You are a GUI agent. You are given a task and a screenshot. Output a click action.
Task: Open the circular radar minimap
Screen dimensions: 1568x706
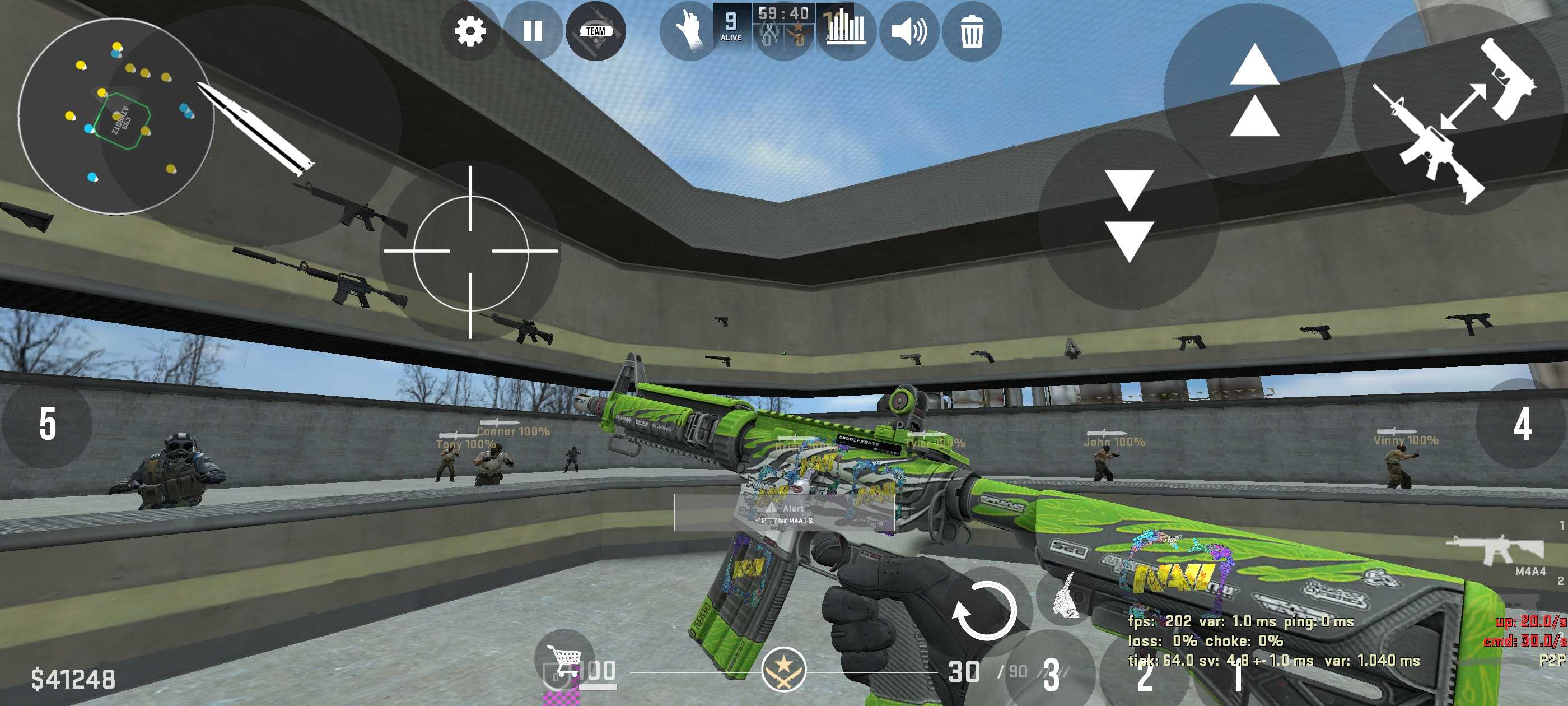[x=116, y=117]
